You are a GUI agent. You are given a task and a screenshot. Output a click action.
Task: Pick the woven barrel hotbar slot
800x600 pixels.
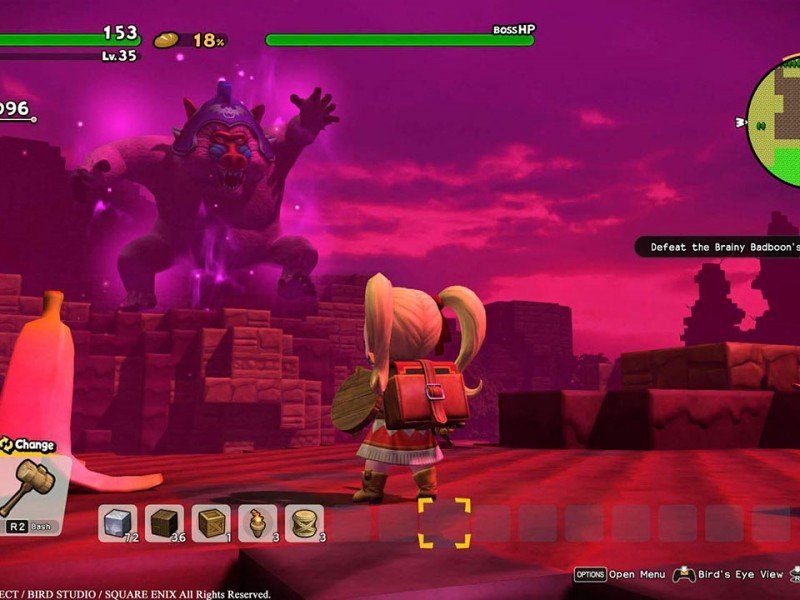(x=304, y=523)
